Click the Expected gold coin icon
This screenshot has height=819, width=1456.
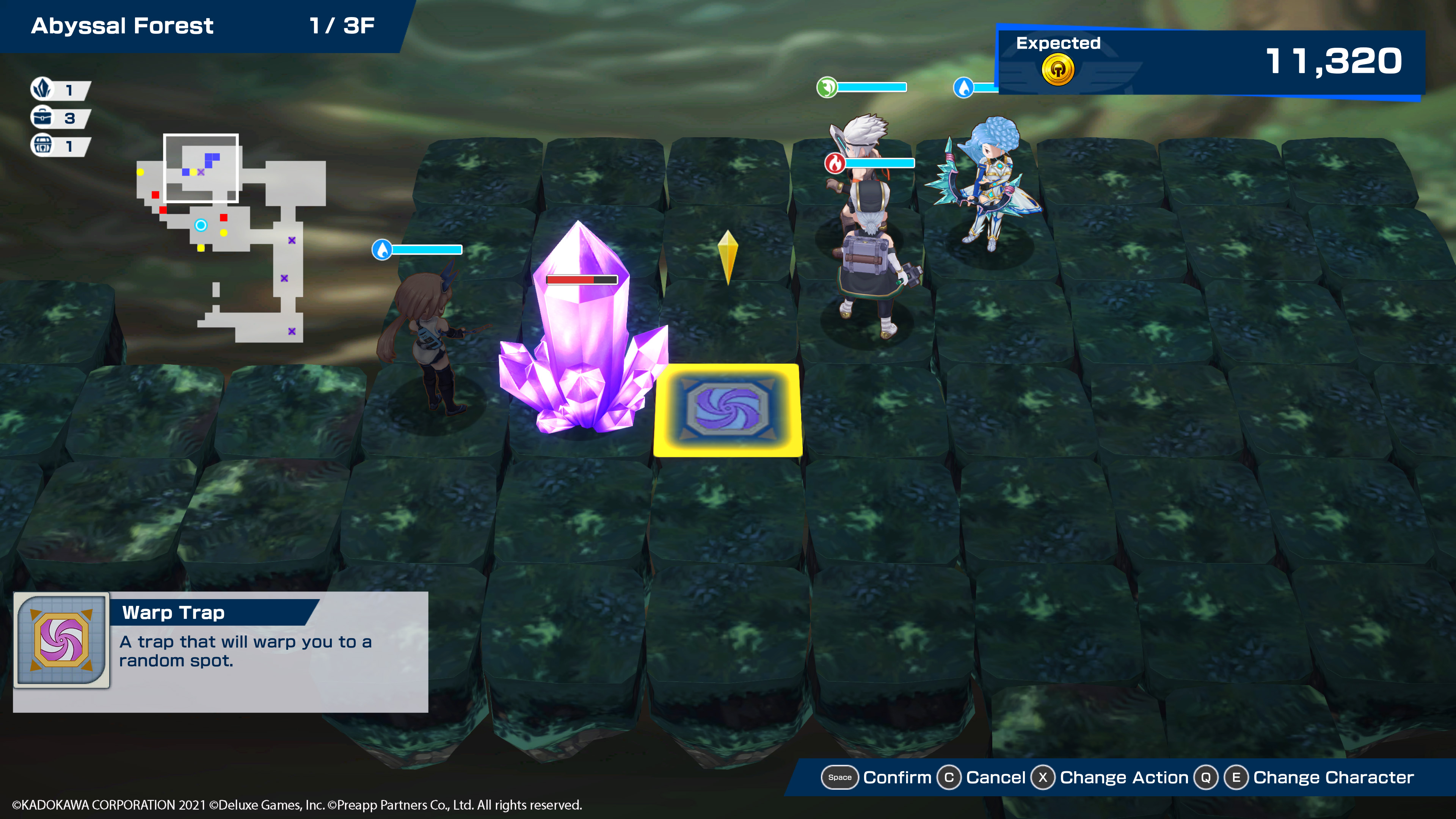(x=1057, y=71)
